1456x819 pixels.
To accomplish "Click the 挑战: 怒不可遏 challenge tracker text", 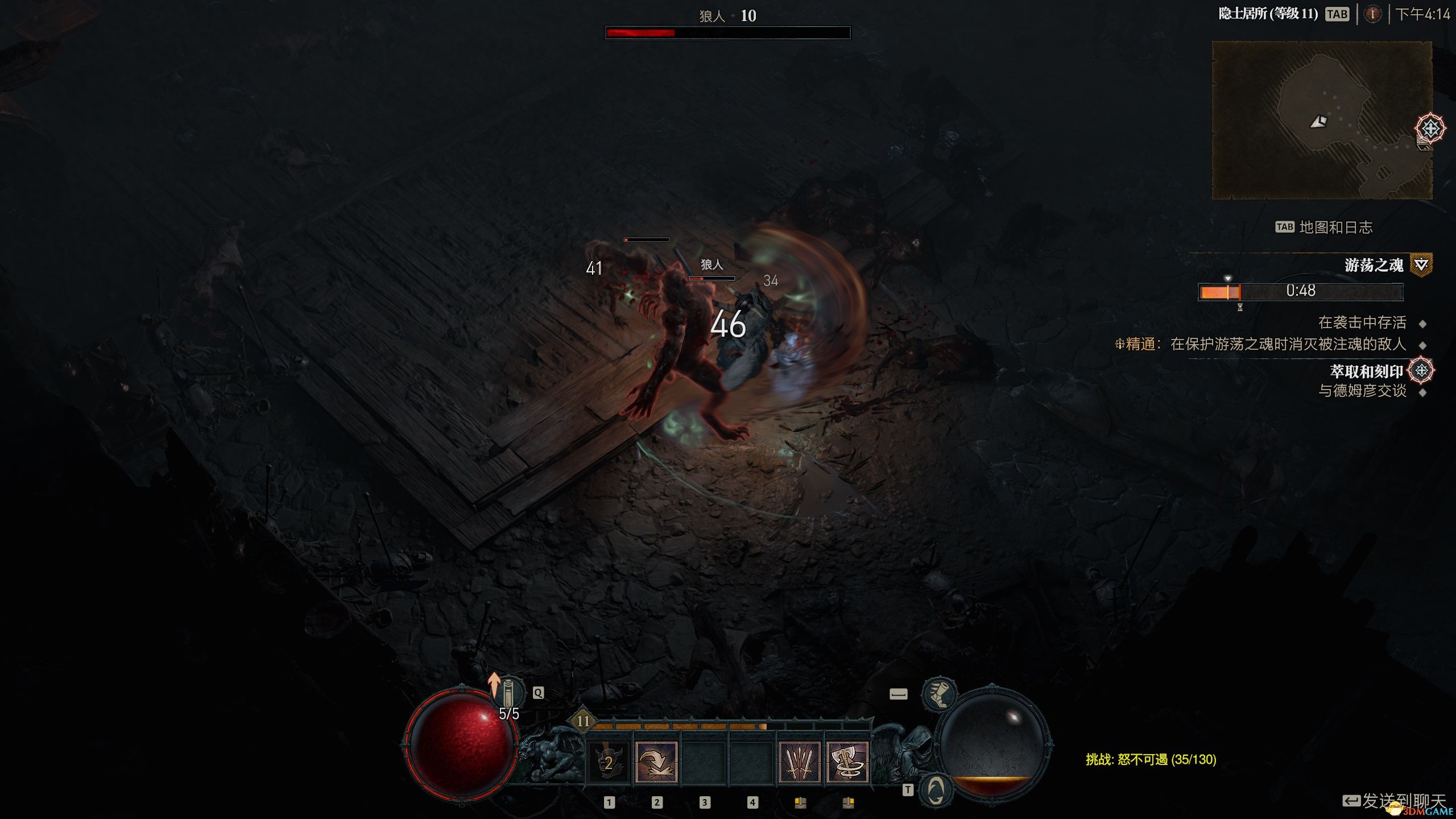I will coord(1151,759).
